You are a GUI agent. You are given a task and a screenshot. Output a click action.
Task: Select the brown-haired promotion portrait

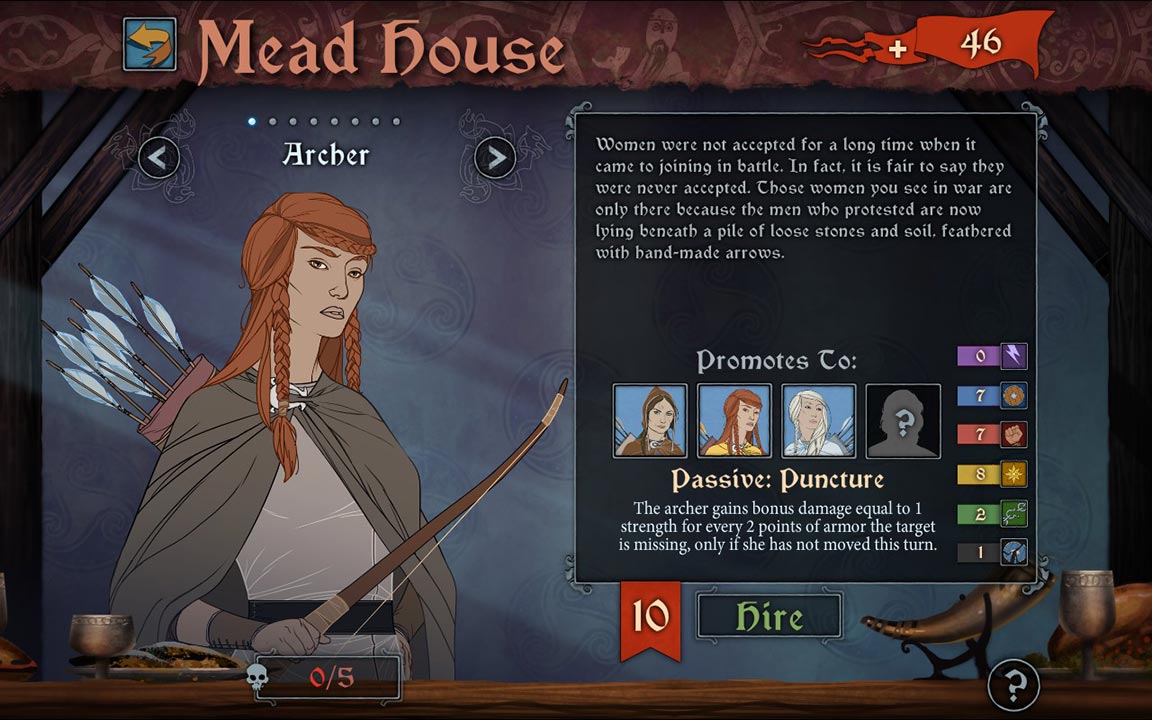[x=650, y=421]
